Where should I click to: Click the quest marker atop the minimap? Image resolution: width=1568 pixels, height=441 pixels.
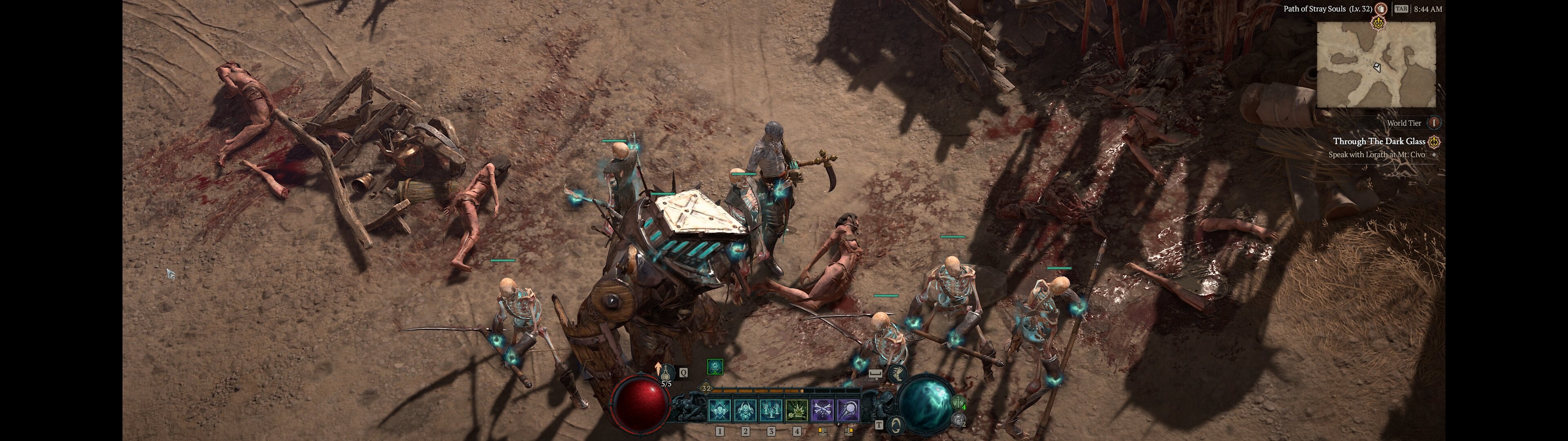pos(1378,23)
